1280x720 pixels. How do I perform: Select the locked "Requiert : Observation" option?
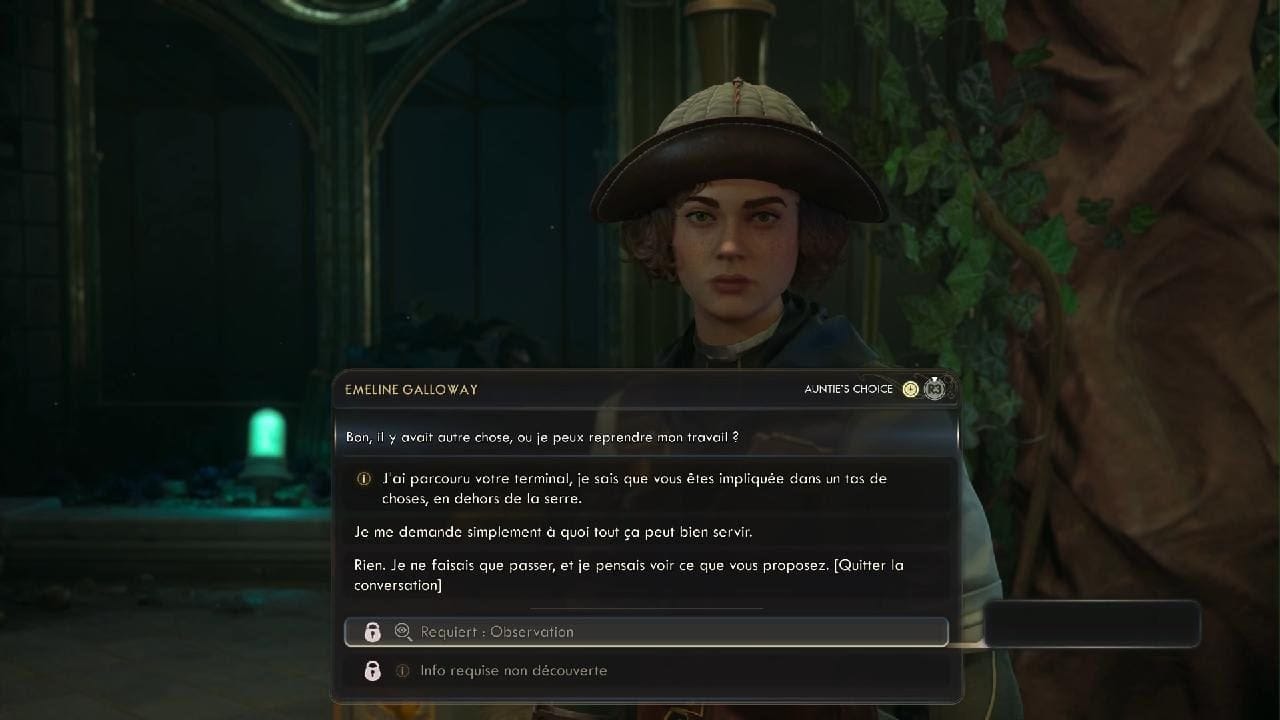(x=646, y=632)
